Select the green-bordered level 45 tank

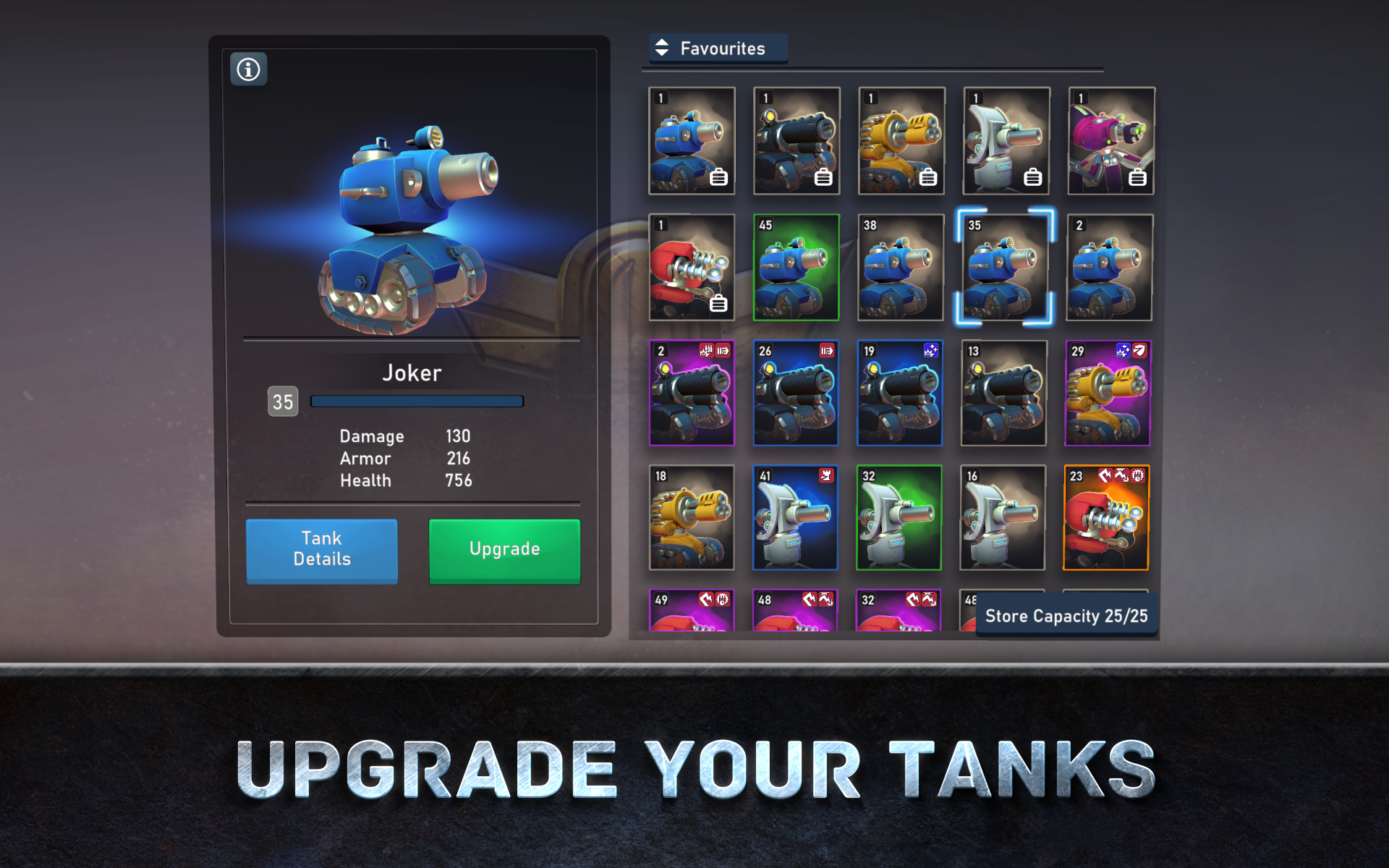click(x=796, y=268)
